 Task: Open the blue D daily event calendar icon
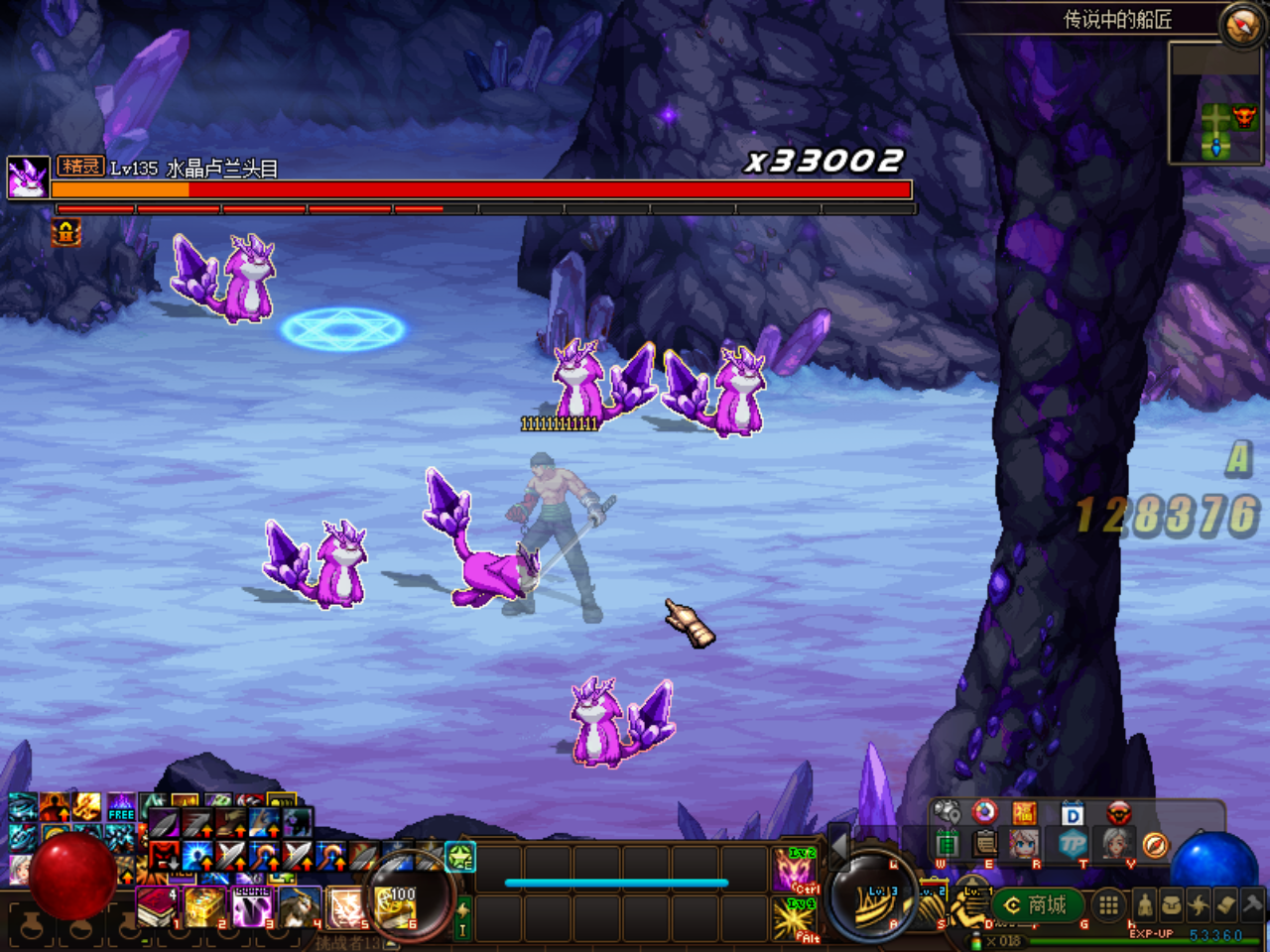pyautogui.click(x=1072, y=813)
